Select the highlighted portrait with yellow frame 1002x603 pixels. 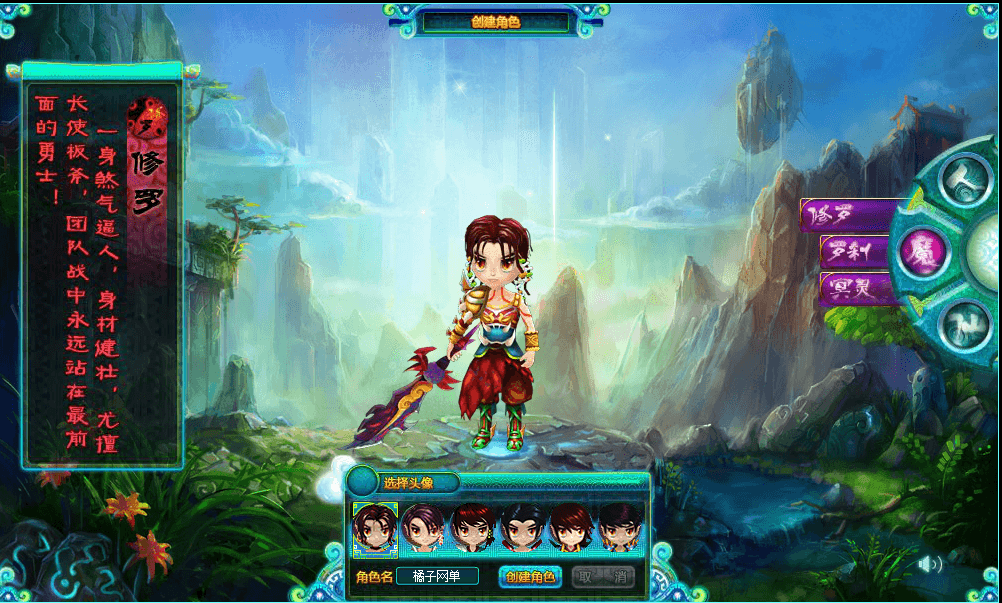pos(376,529)
